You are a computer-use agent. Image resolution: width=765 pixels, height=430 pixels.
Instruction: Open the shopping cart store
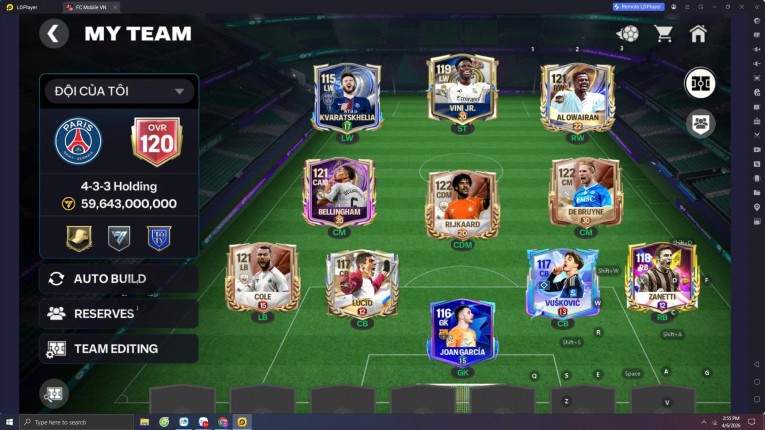click(663, 34)
